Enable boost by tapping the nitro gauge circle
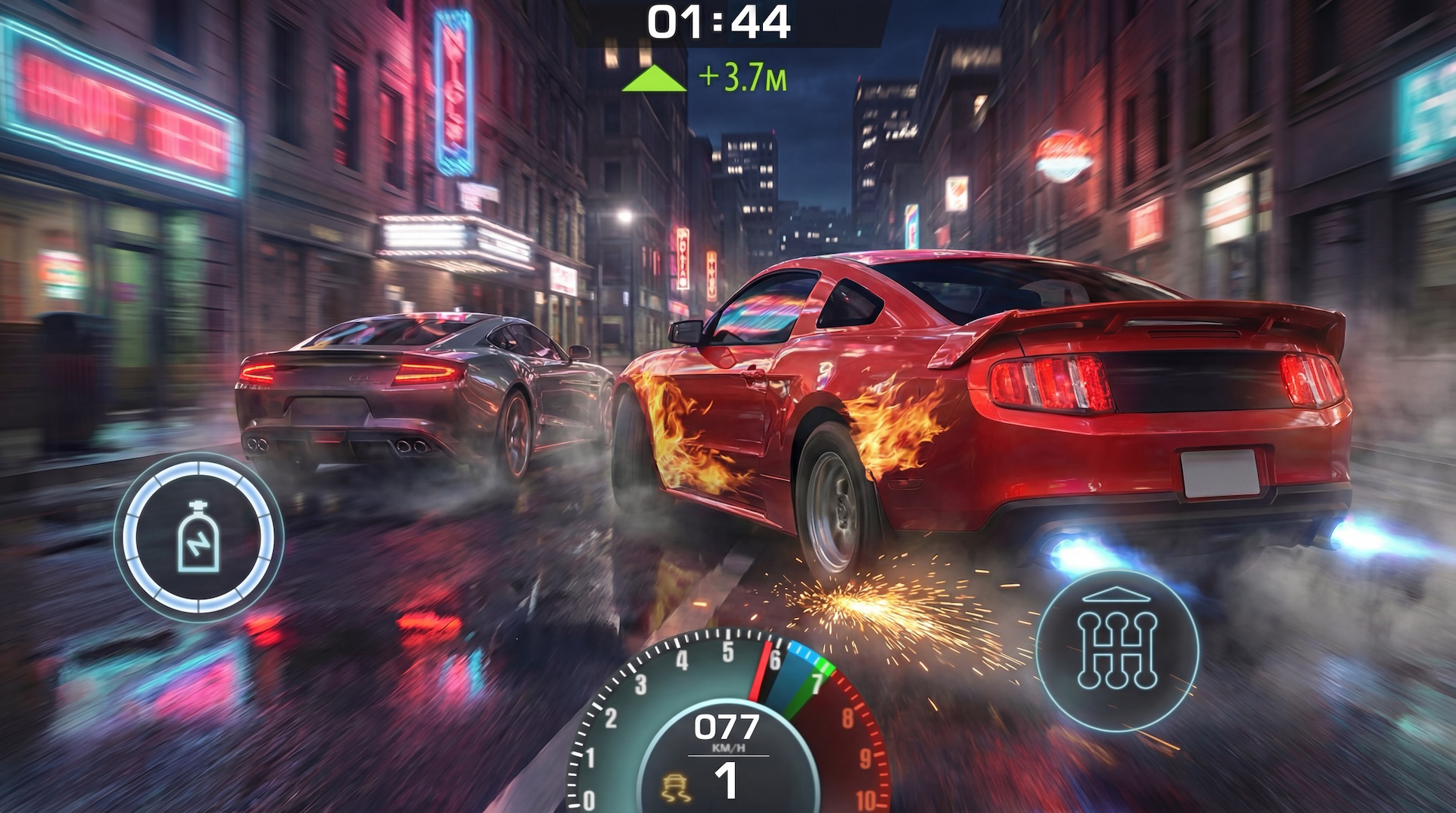Viewport: 1456px width, 813px height. (x=197, y=536)
